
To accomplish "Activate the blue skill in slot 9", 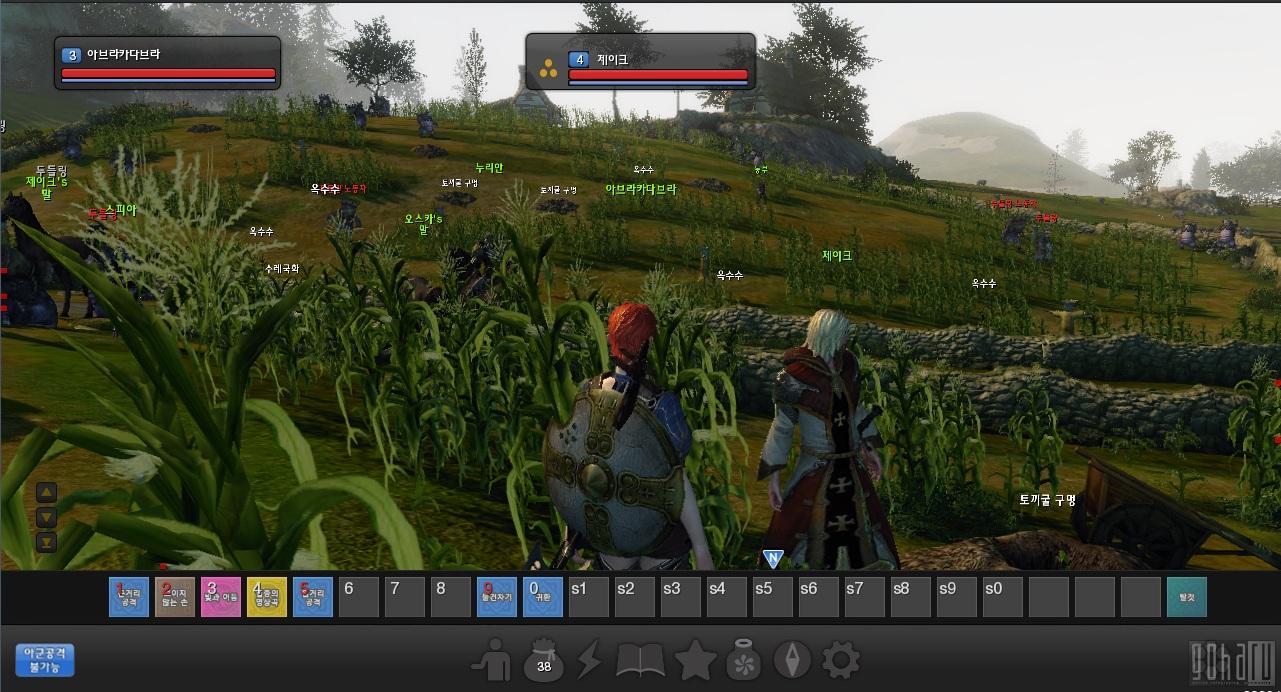I will [497, 597].
